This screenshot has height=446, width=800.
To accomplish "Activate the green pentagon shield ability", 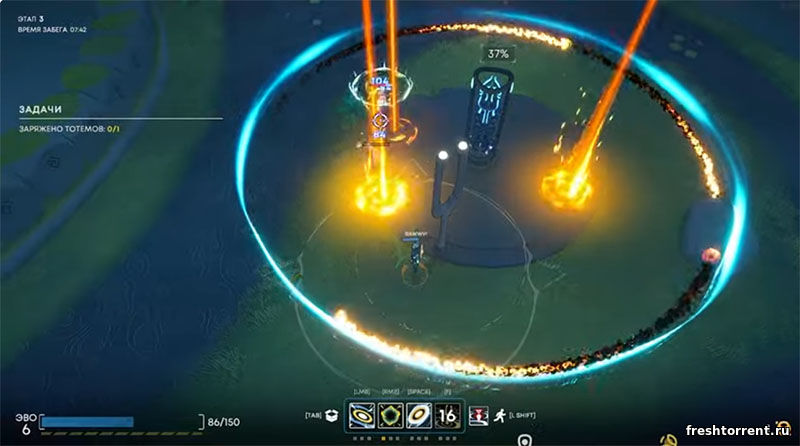I will pos(390,414).
